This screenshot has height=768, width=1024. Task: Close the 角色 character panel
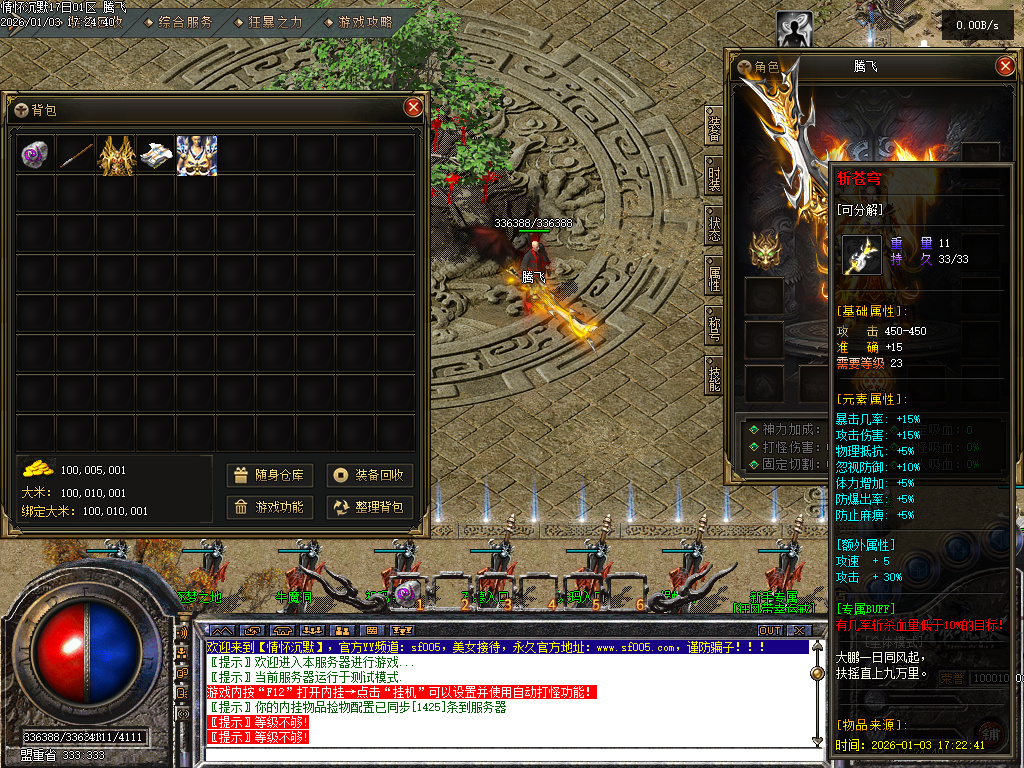click(1006, 66)
